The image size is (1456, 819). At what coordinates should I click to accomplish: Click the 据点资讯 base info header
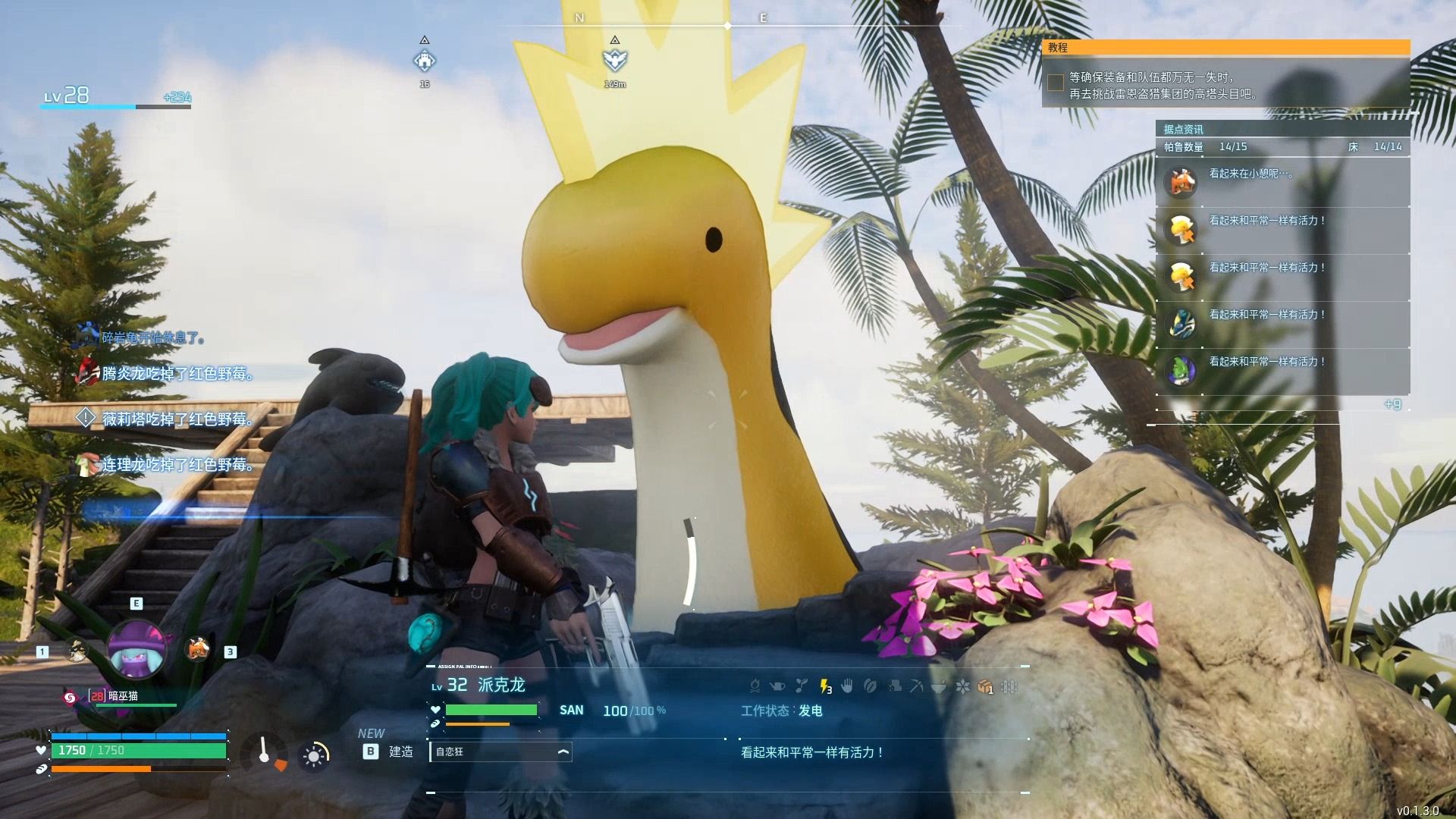click(1183, 129)
